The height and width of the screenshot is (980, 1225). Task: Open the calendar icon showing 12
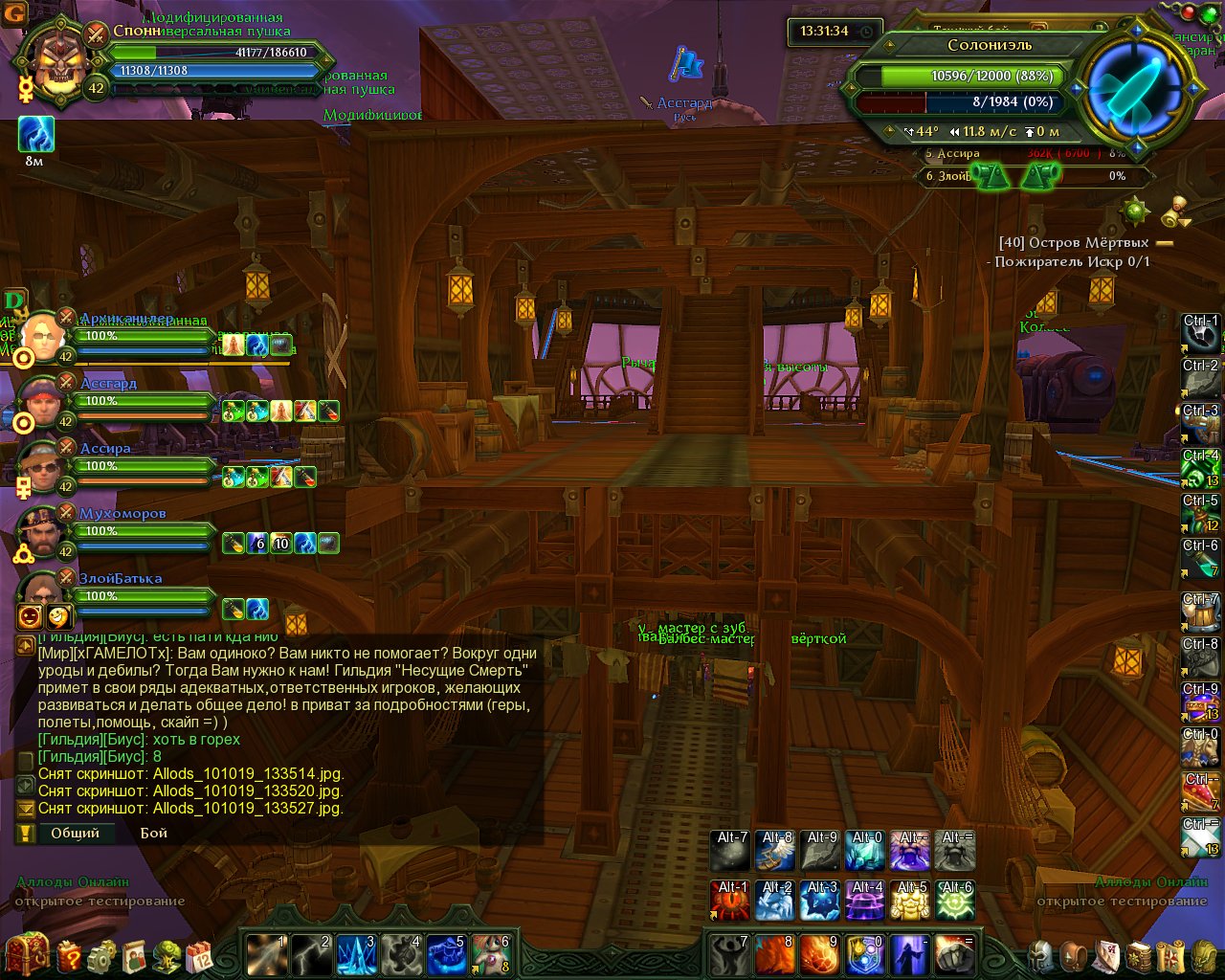click(x=200, y=955)
